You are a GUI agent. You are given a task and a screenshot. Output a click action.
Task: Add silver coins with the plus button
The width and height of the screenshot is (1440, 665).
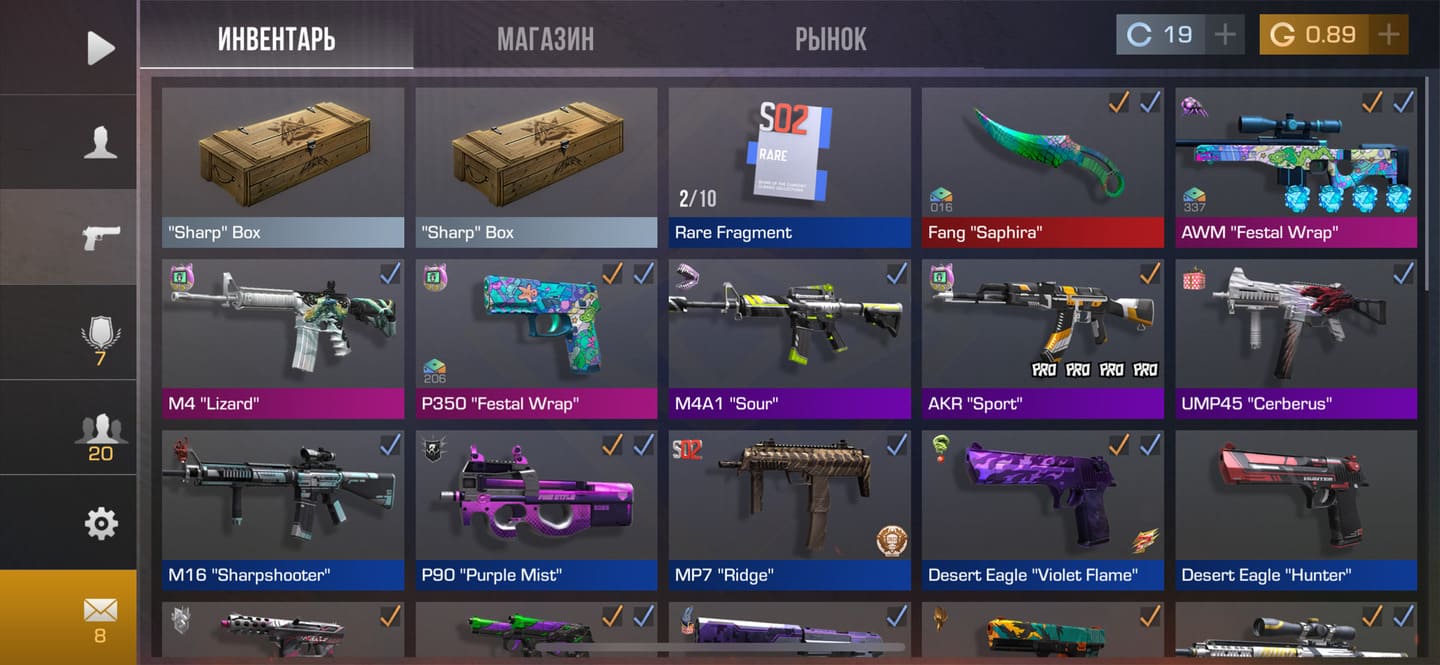coord(1225,35)
